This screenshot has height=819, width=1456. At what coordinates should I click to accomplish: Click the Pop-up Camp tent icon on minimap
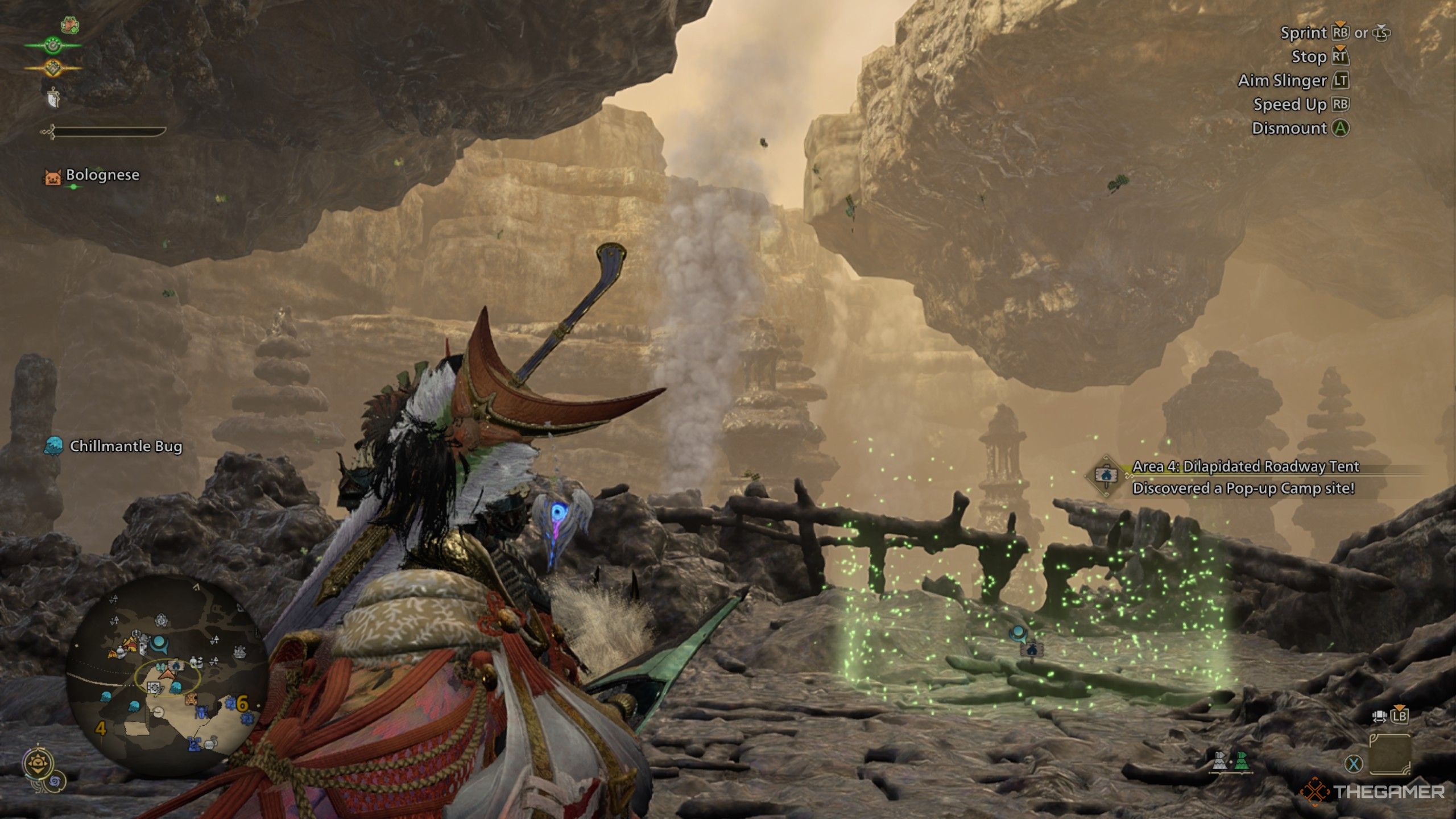click(x=176, y=665)
